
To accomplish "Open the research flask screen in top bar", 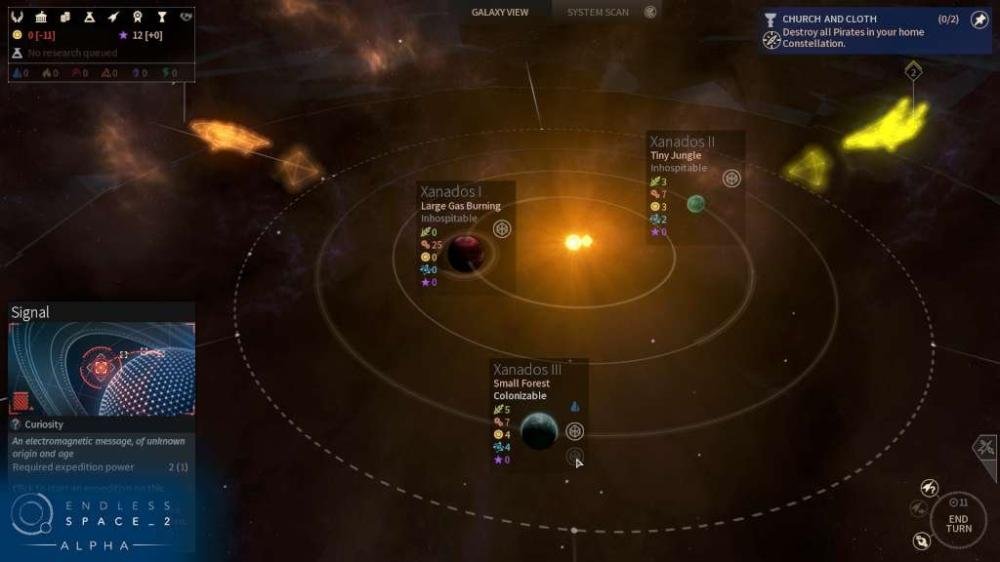I will coord(89,17).
